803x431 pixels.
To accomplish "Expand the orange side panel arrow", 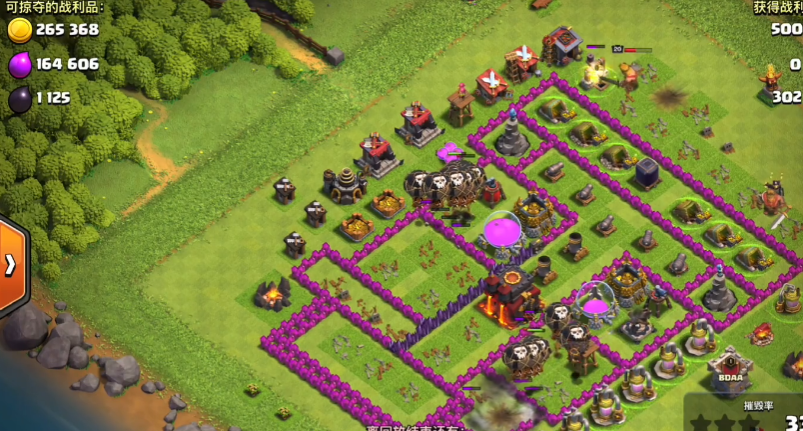I will pyautogui.click(x=11, y=265).
